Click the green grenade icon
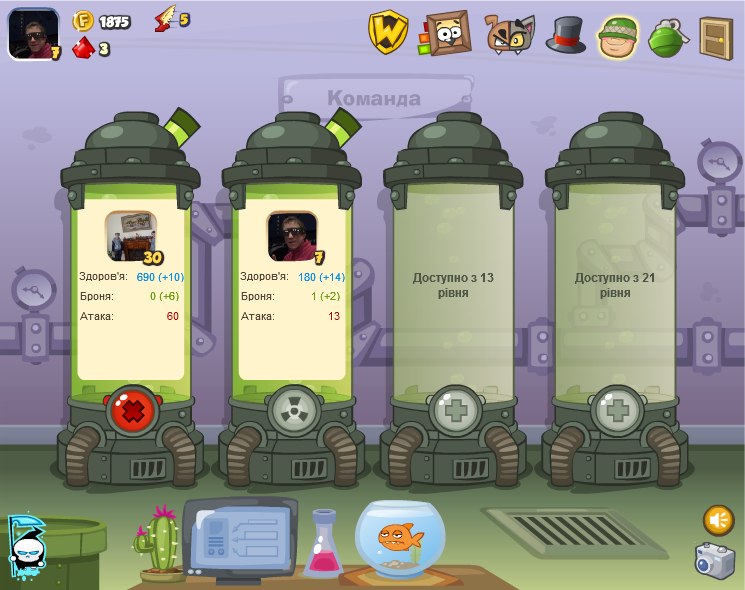 tap(667, 37)
